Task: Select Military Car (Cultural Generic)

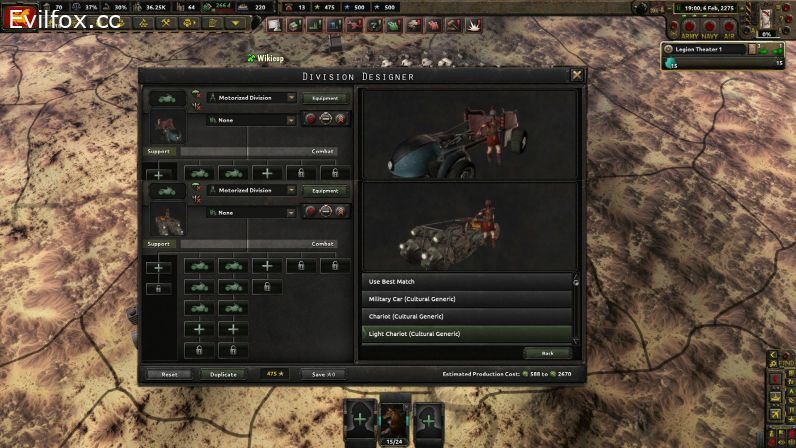Action: click(x=467, y=299)
